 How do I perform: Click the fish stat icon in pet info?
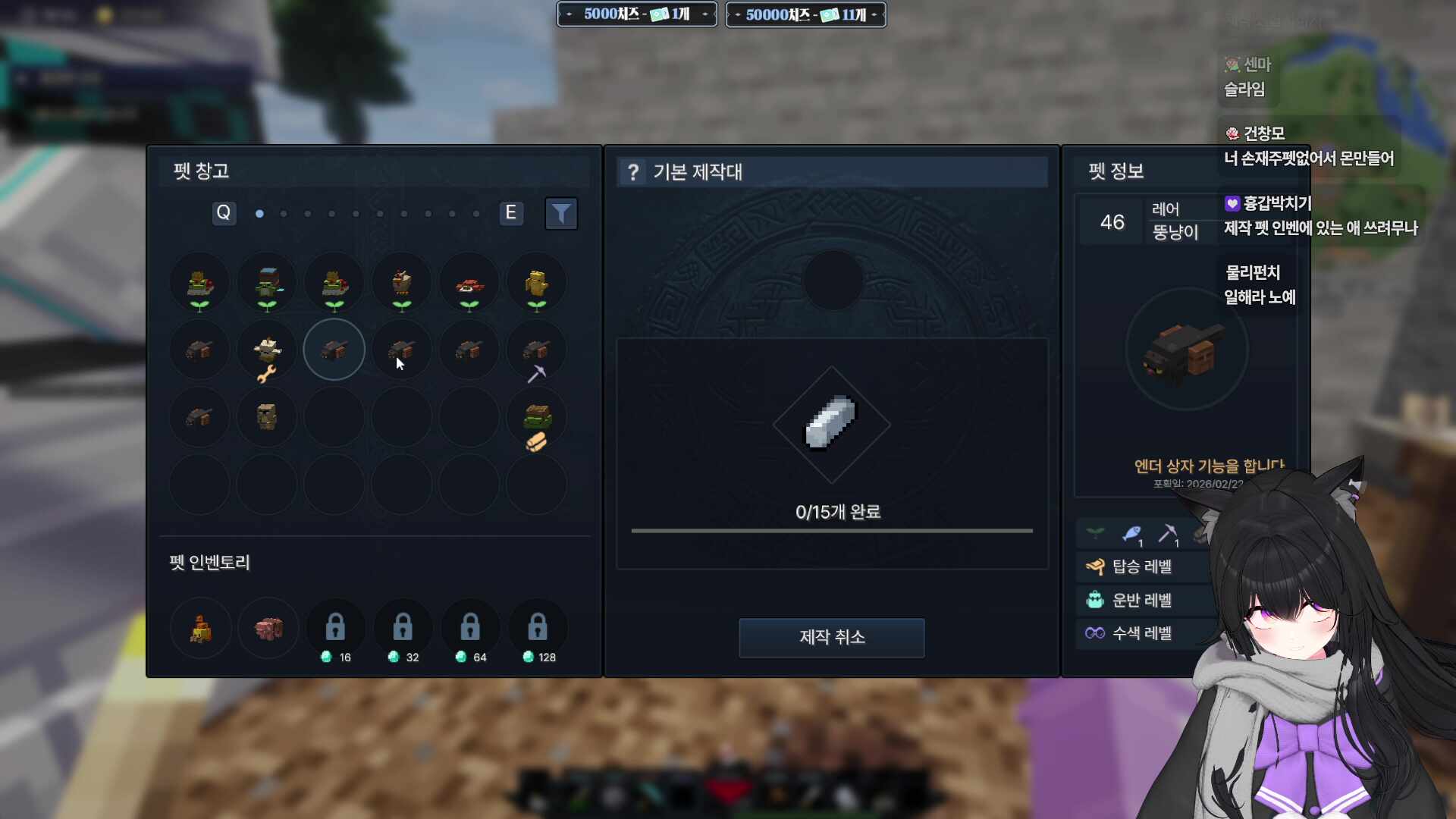1133,532
